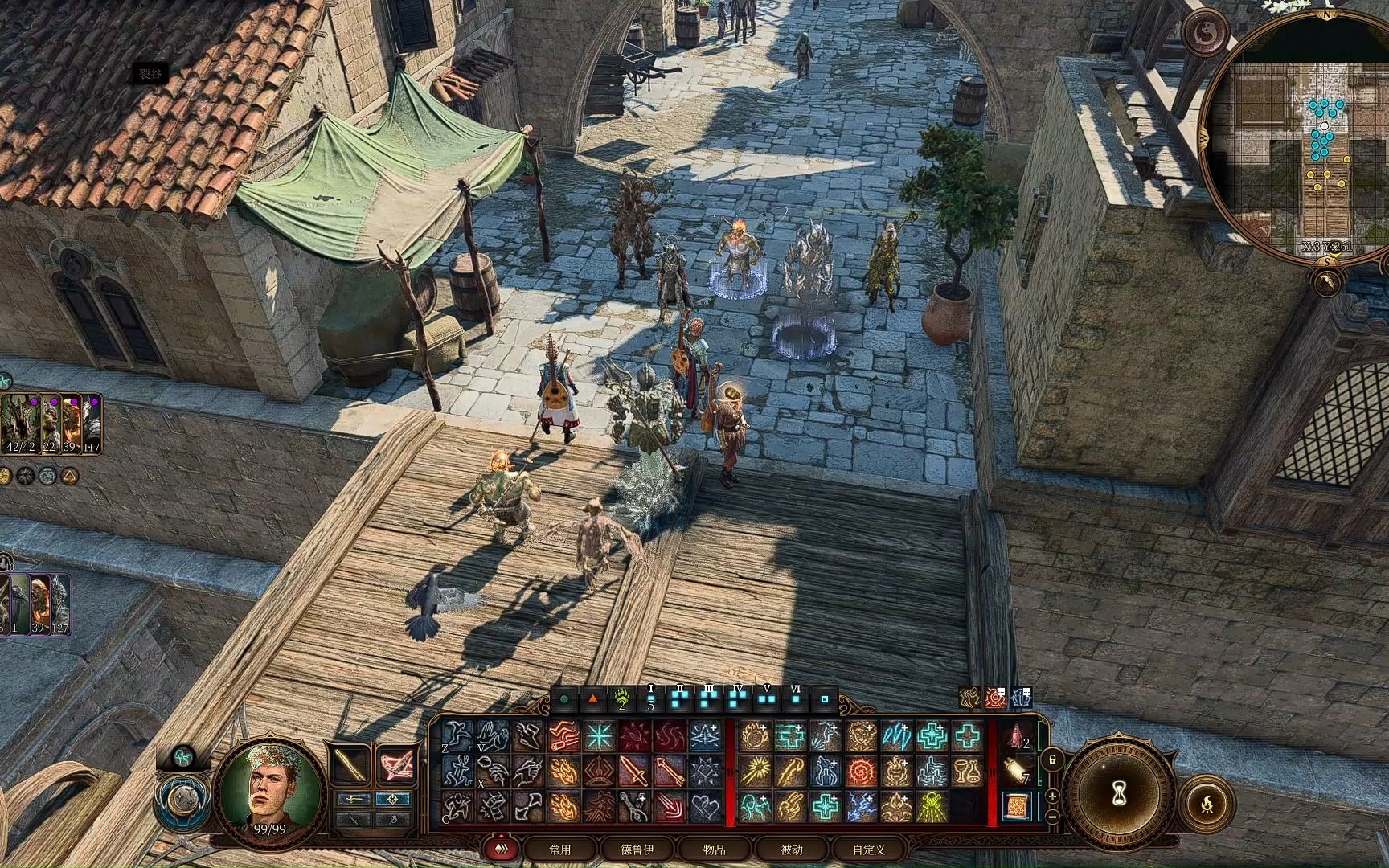1389x868 pixels.
Task: Use the red sword attack action
Action: click(635, 772)
